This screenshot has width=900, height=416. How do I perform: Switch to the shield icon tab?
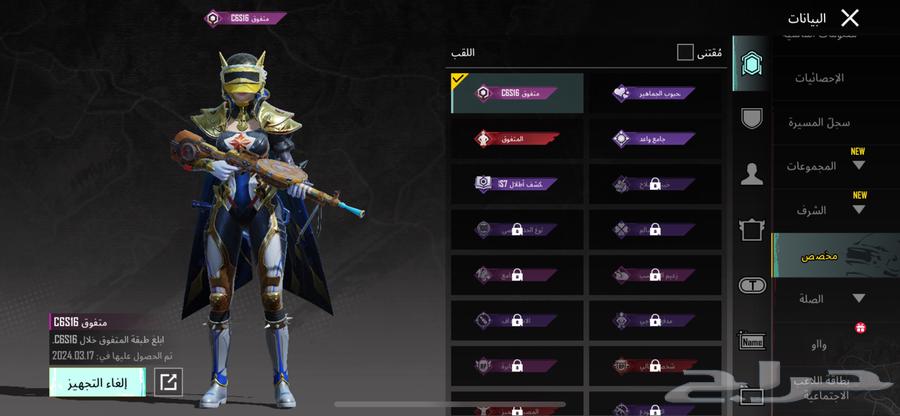751,118
